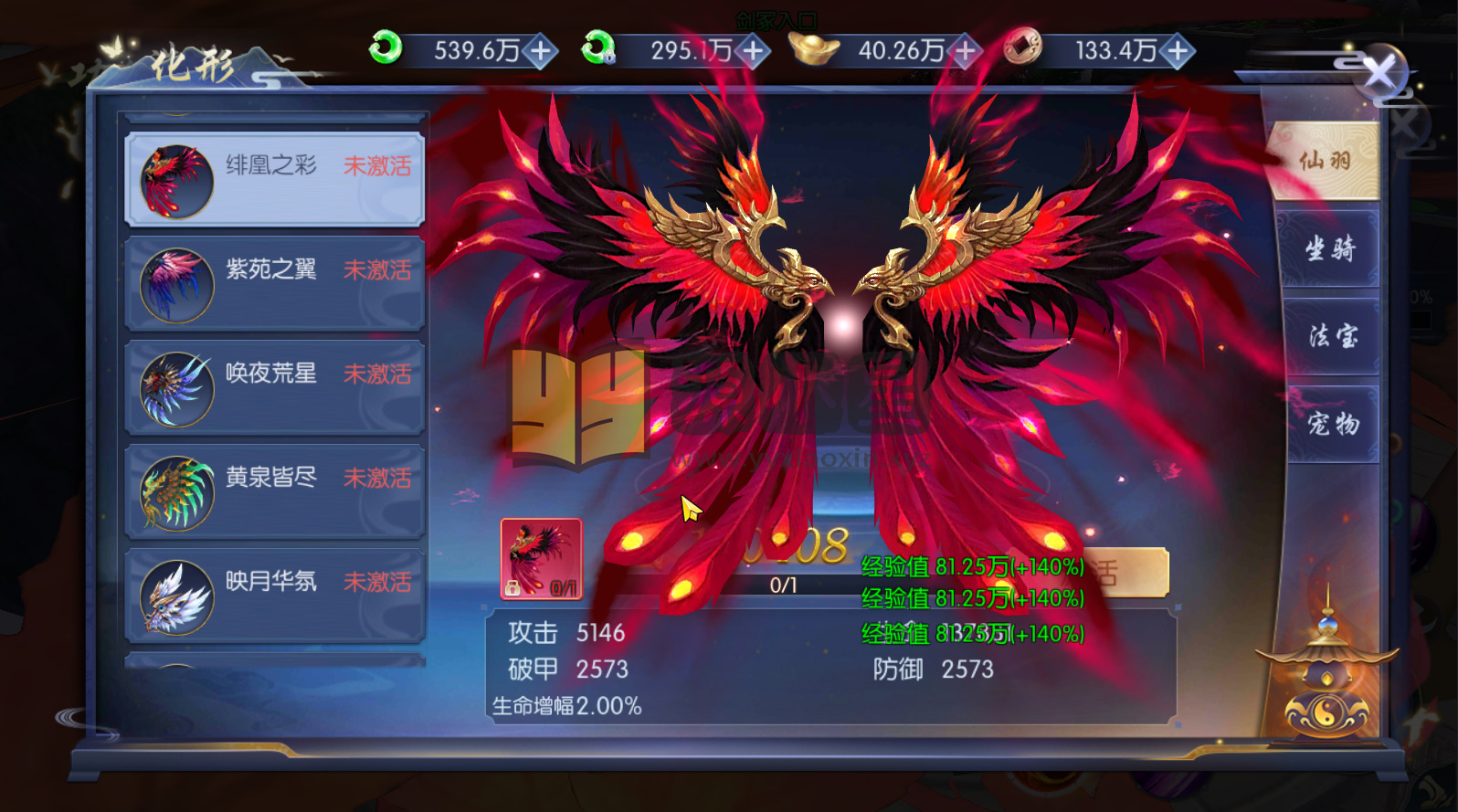Screen dimensions: 1458x812
Task: Switch to the 坐骑 mount tab
Action: [1329, 248]
